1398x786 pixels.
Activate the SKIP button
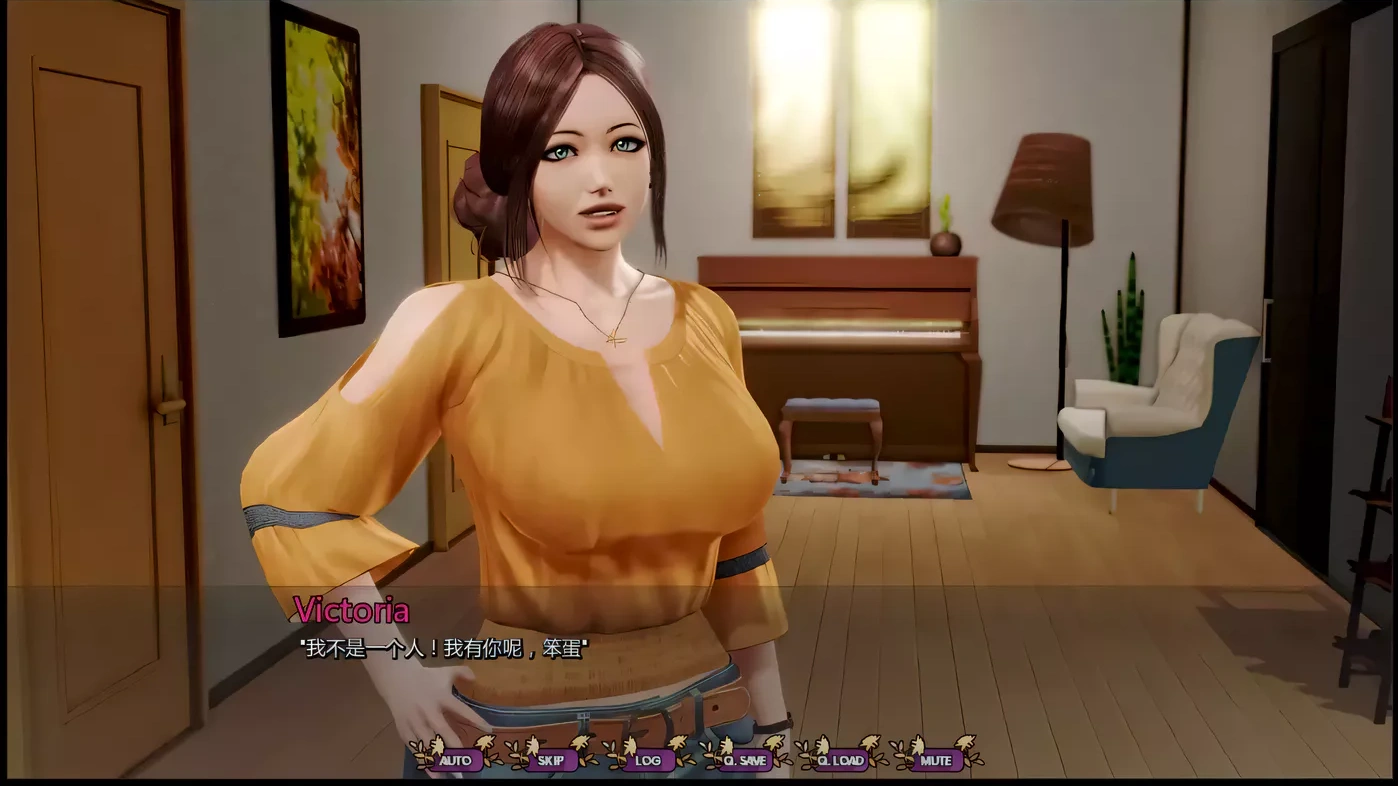(x=551, y=760)
